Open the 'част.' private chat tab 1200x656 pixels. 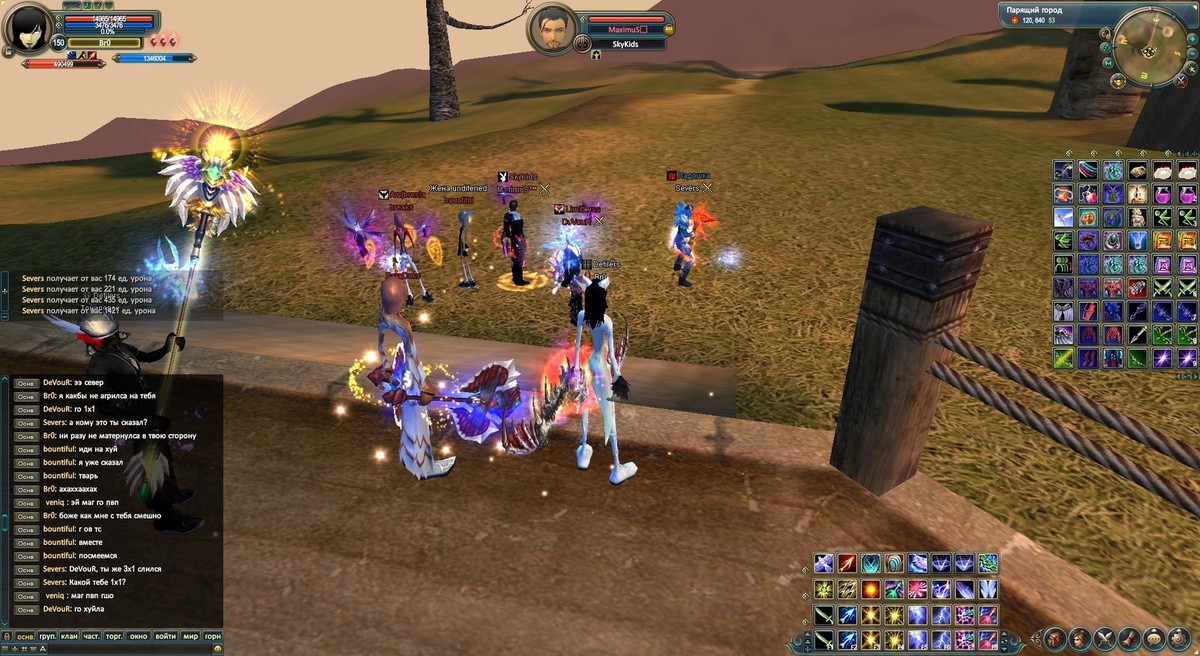coord(91,637)
